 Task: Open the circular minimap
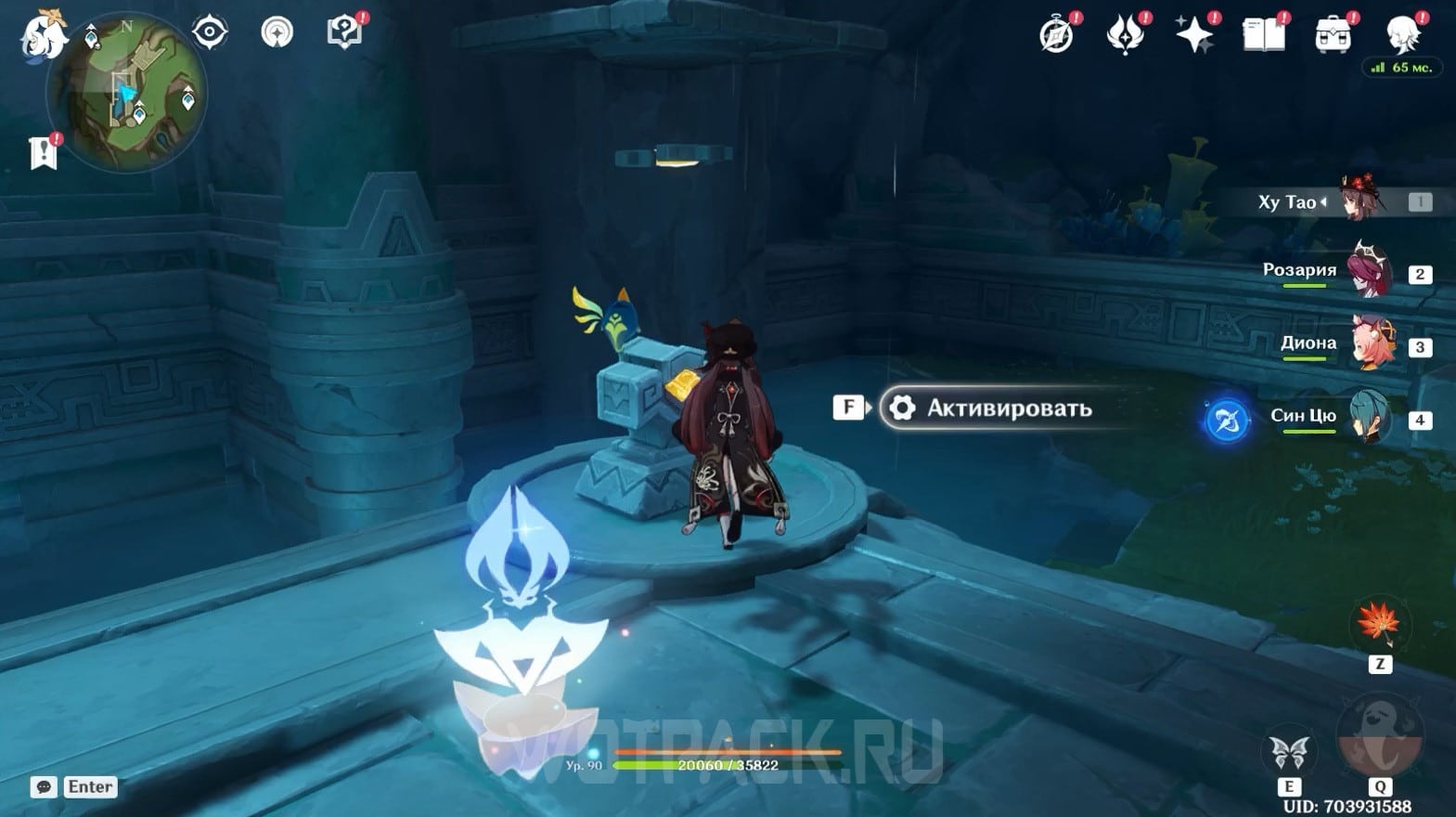click(x=127, y=92)
